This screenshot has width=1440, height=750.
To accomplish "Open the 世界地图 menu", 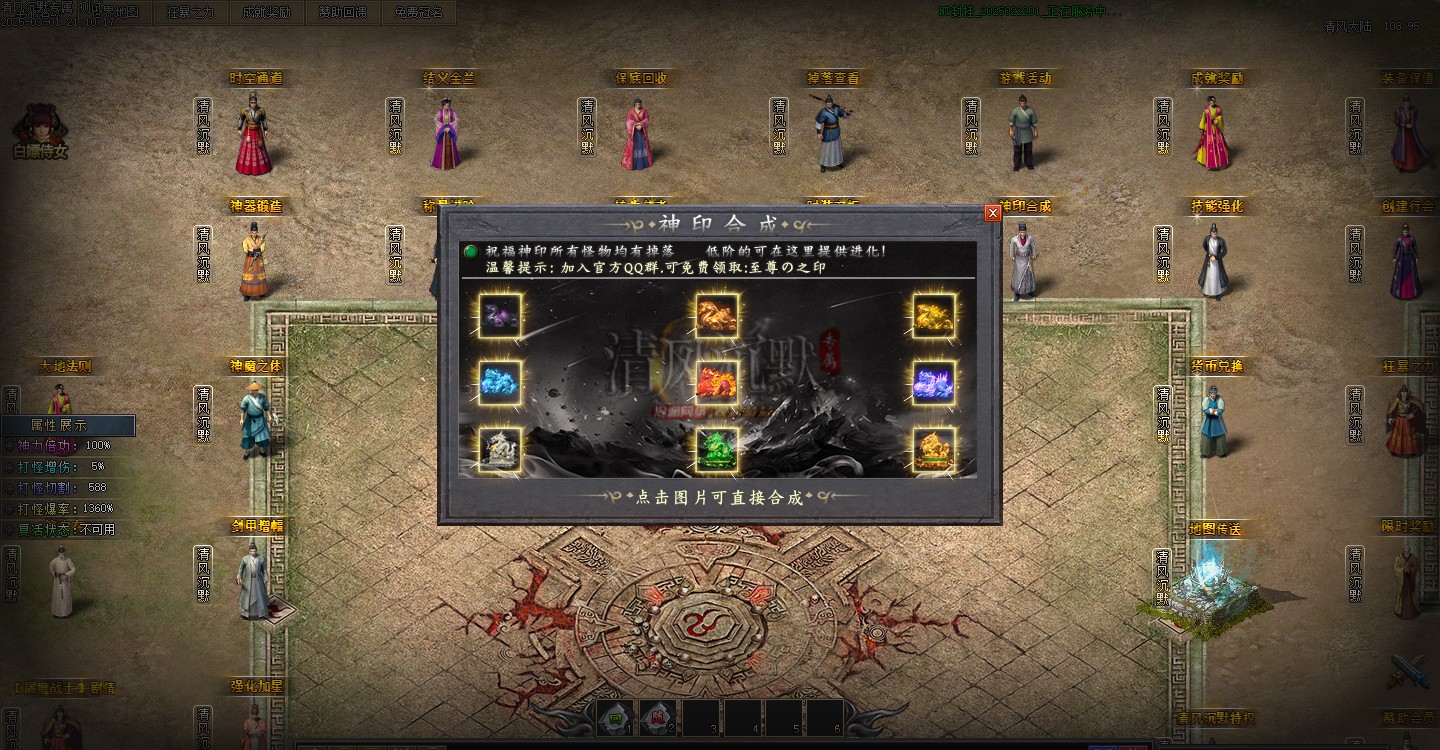I will (116, 13).
